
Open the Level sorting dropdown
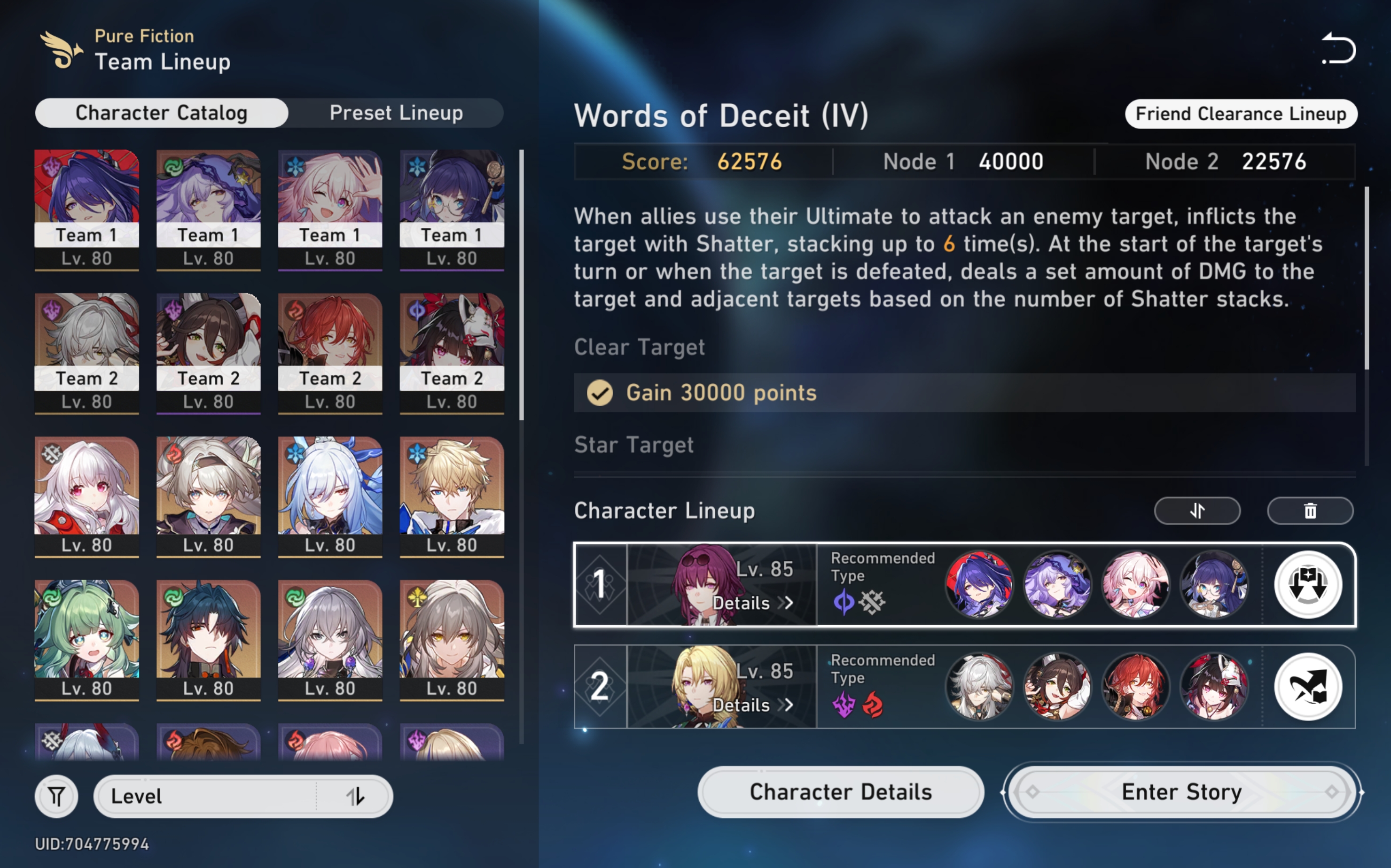[201, 796]
